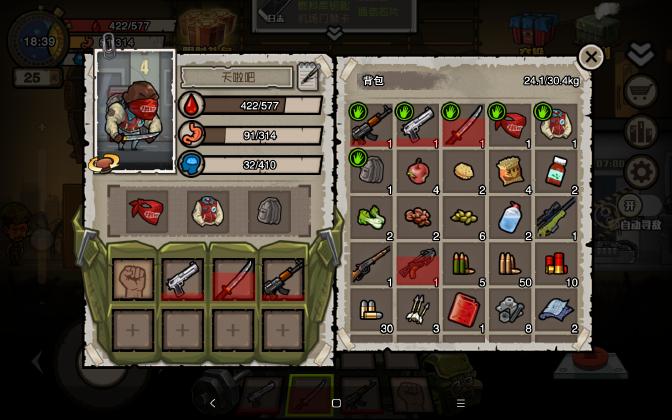Viewport: 672px width, 420px height.
Task: Choose the medicine pill bottle item
Action: (556, 171)
